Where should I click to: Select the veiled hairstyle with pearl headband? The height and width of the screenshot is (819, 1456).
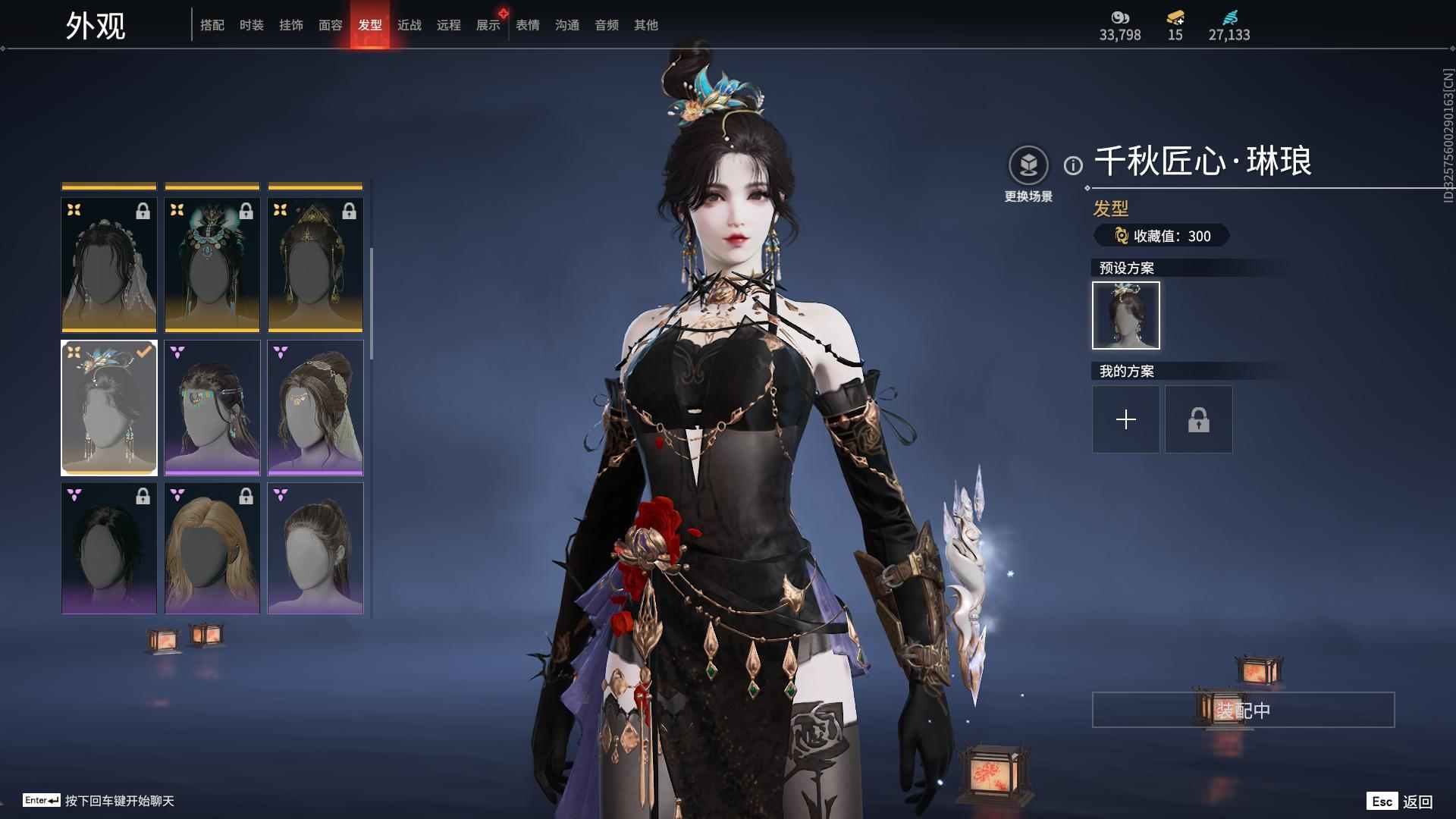click(x=109, y=265)
